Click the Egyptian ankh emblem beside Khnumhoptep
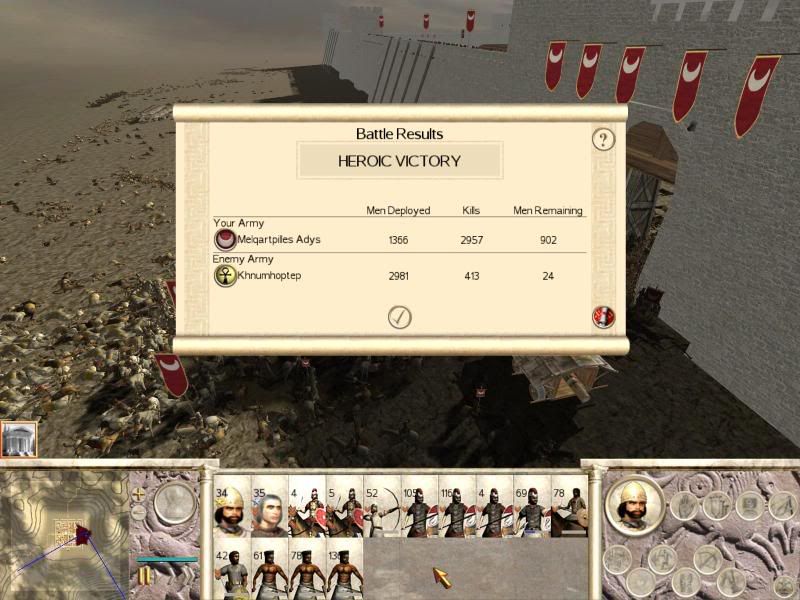Image resolution: width=800 pixels, height=600 pixels. pos(226,275)
